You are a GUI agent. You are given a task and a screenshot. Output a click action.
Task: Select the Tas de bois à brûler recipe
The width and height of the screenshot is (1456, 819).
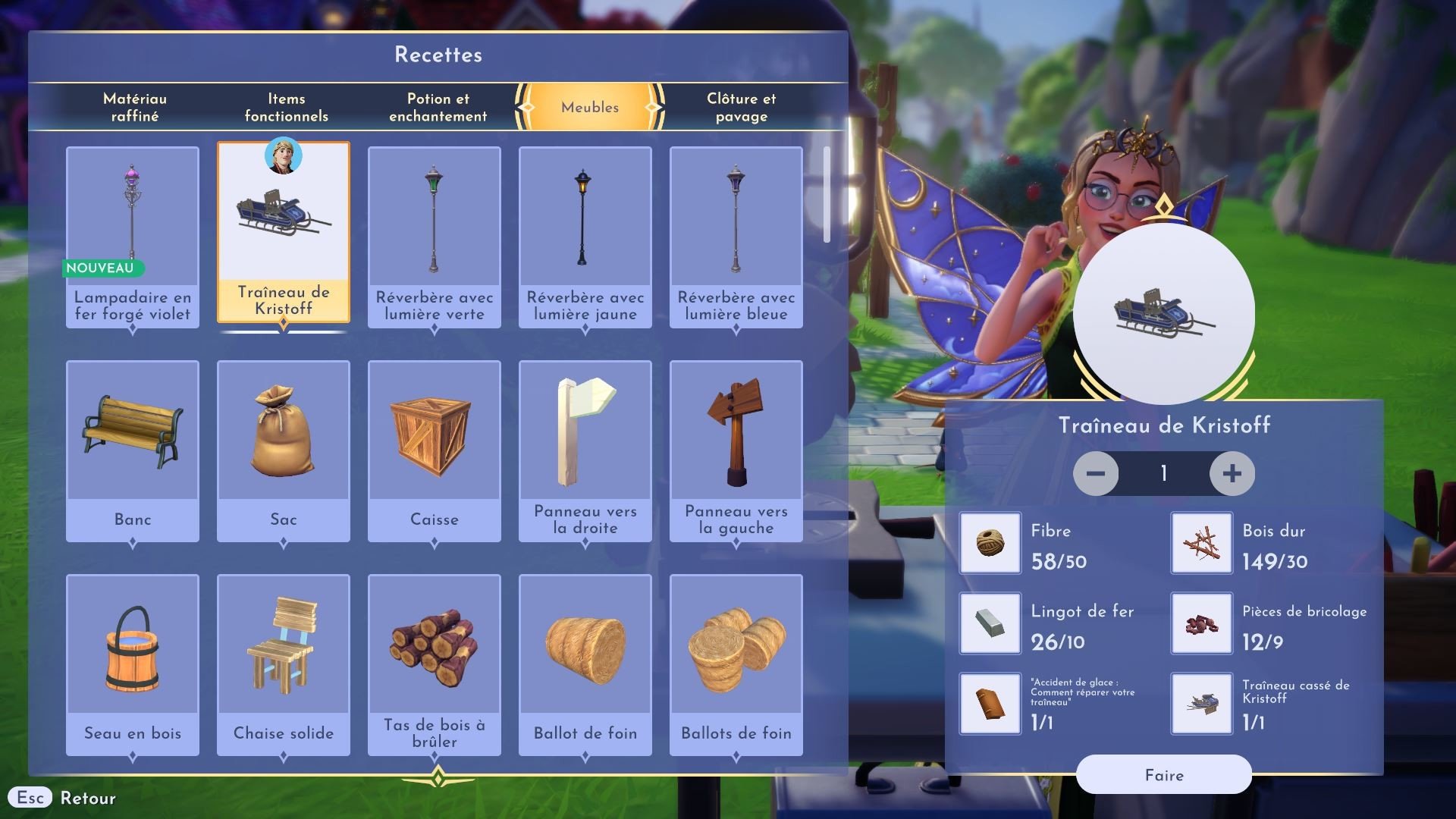(x=435, y=664)
